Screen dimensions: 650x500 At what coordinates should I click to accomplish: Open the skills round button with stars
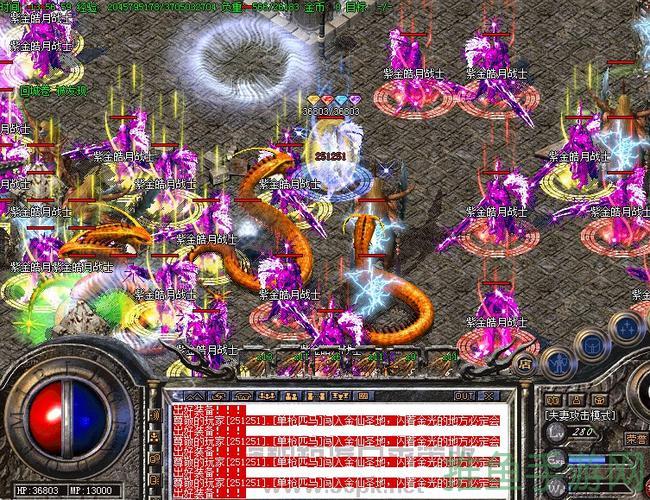tap(626, 325)
